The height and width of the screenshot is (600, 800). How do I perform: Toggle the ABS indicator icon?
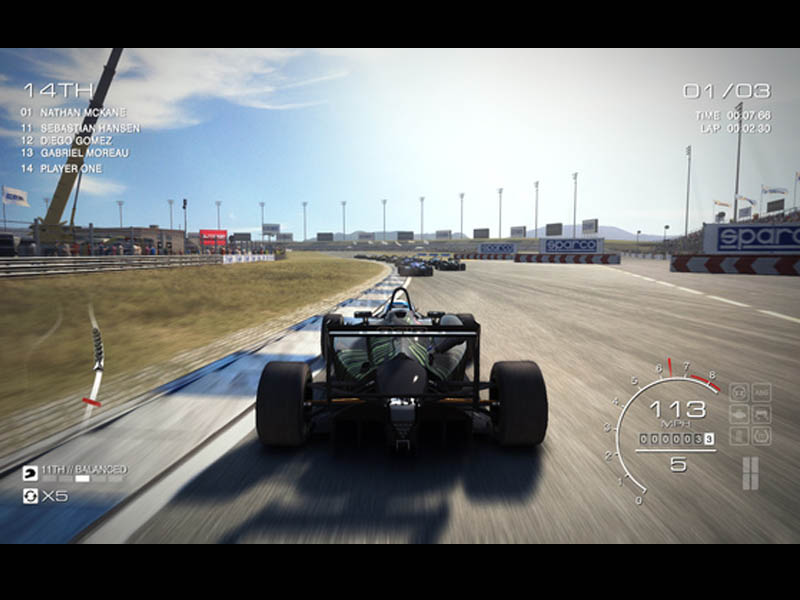point(761,392)
